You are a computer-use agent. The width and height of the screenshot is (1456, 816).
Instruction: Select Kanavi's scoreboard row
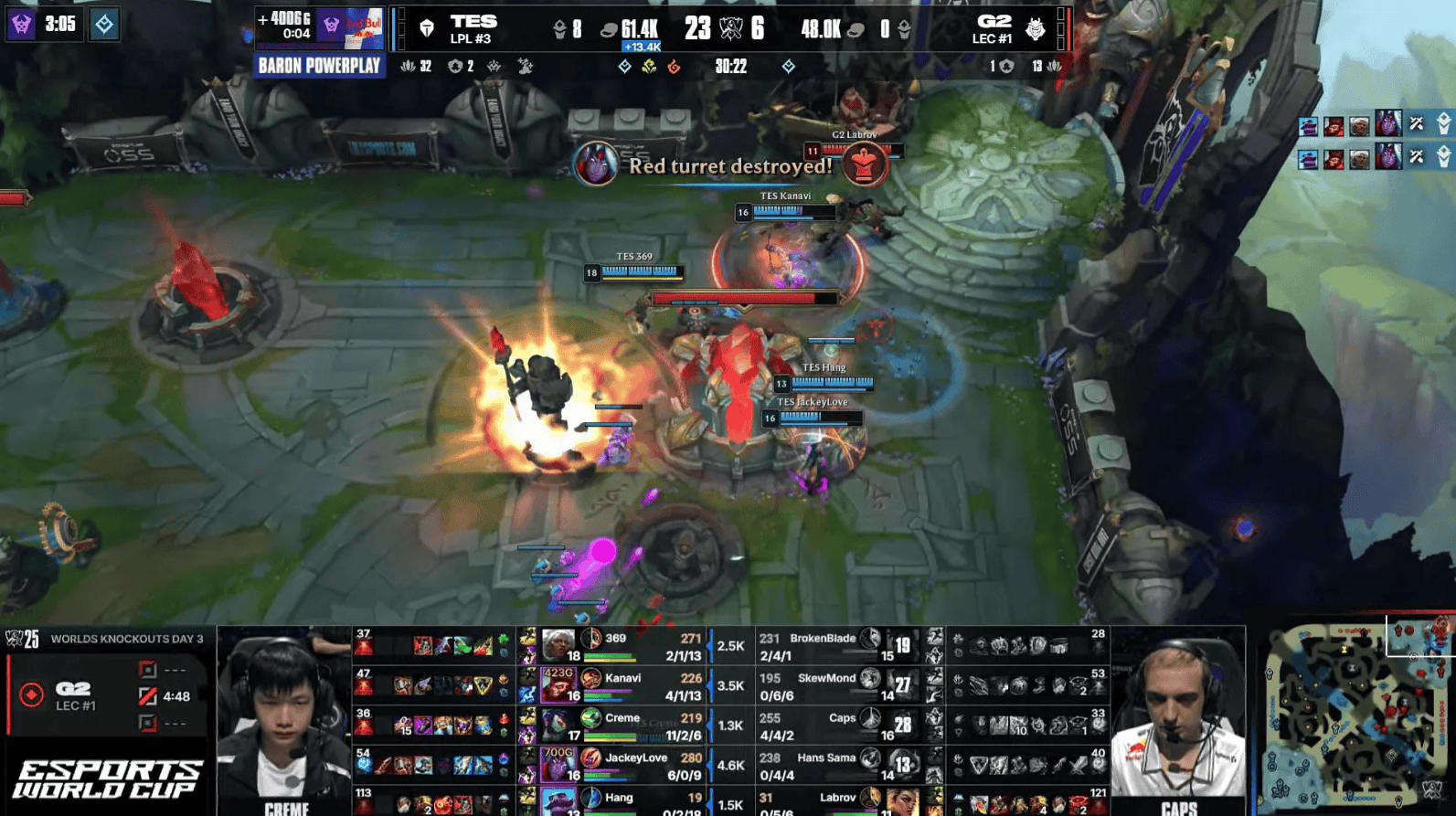click(x=622, y=685)
